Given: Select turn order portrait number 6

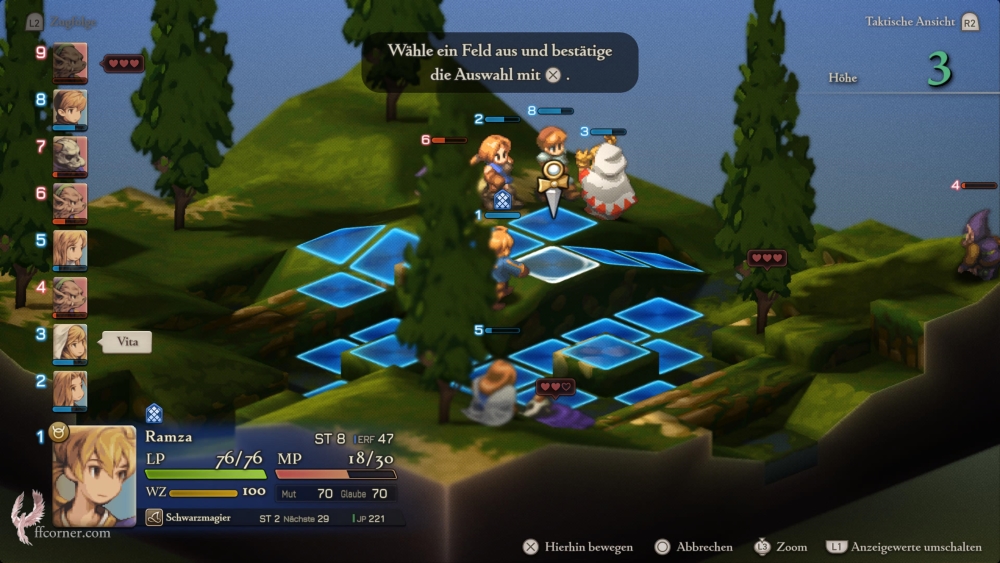Looking at the screenshot, I should [x=70, y=203].
